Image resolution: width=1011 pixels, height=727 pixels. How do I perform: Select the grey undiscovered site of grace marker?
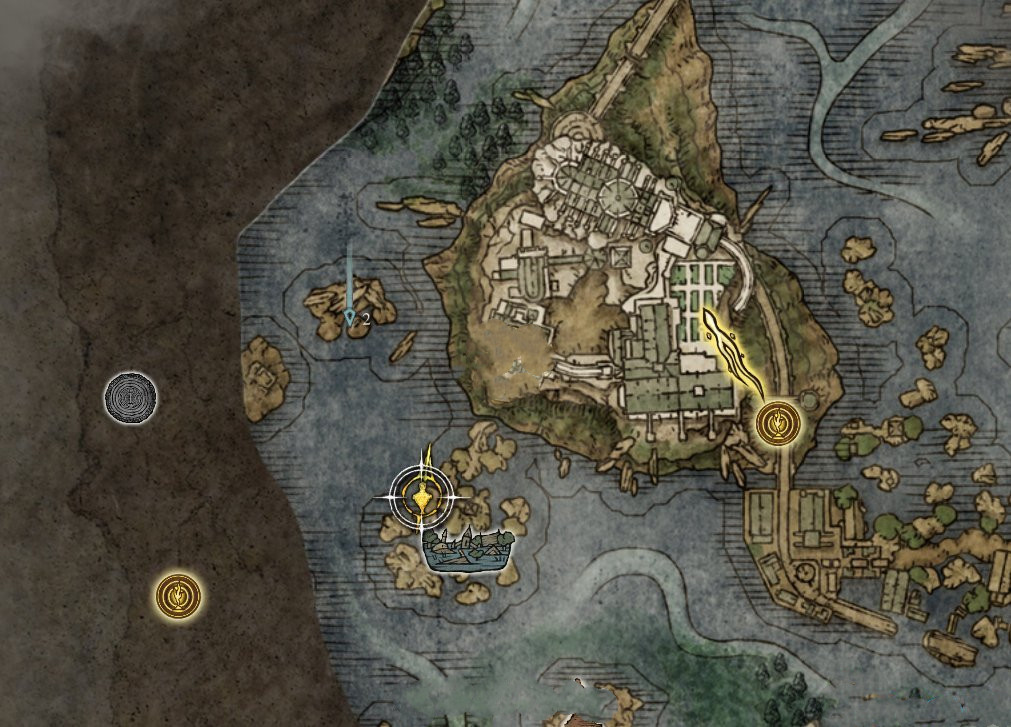point(131,398)
